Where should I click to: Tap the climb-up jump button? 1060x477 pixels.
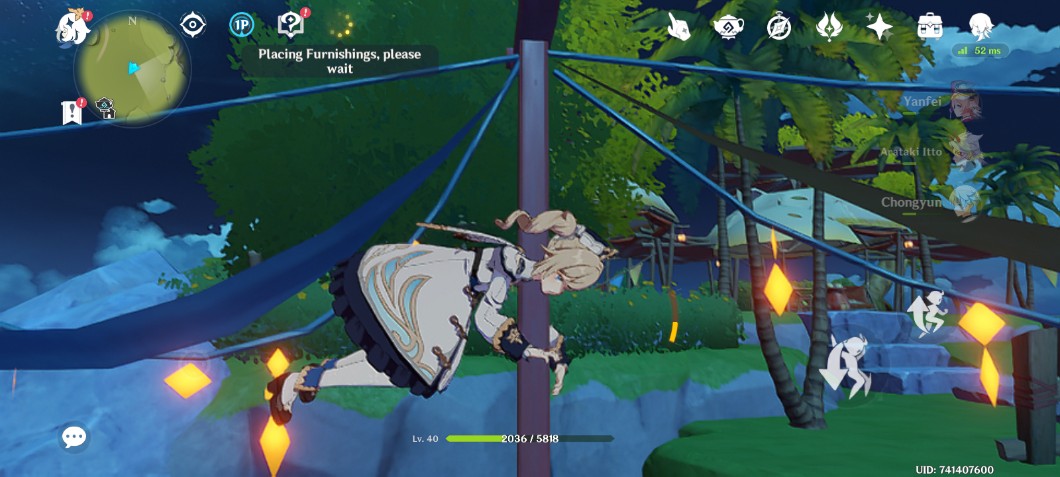926,313
